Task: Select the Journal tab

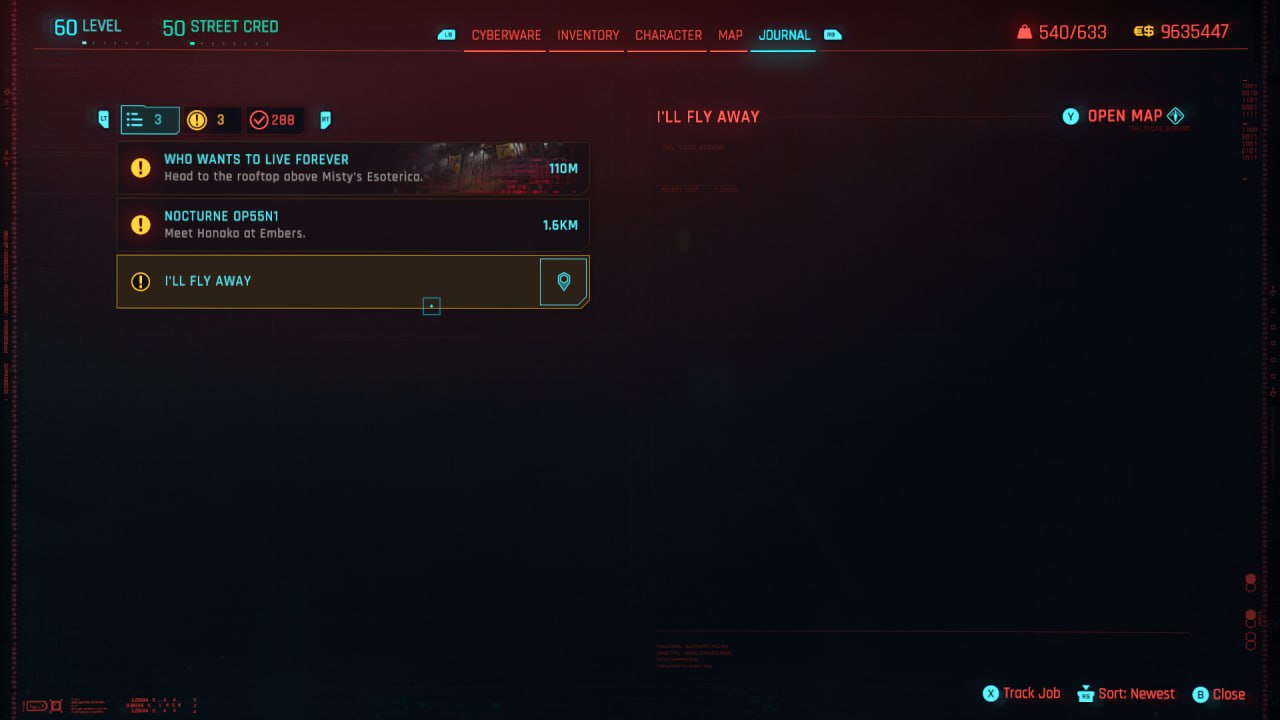Action: click(784, 35)
